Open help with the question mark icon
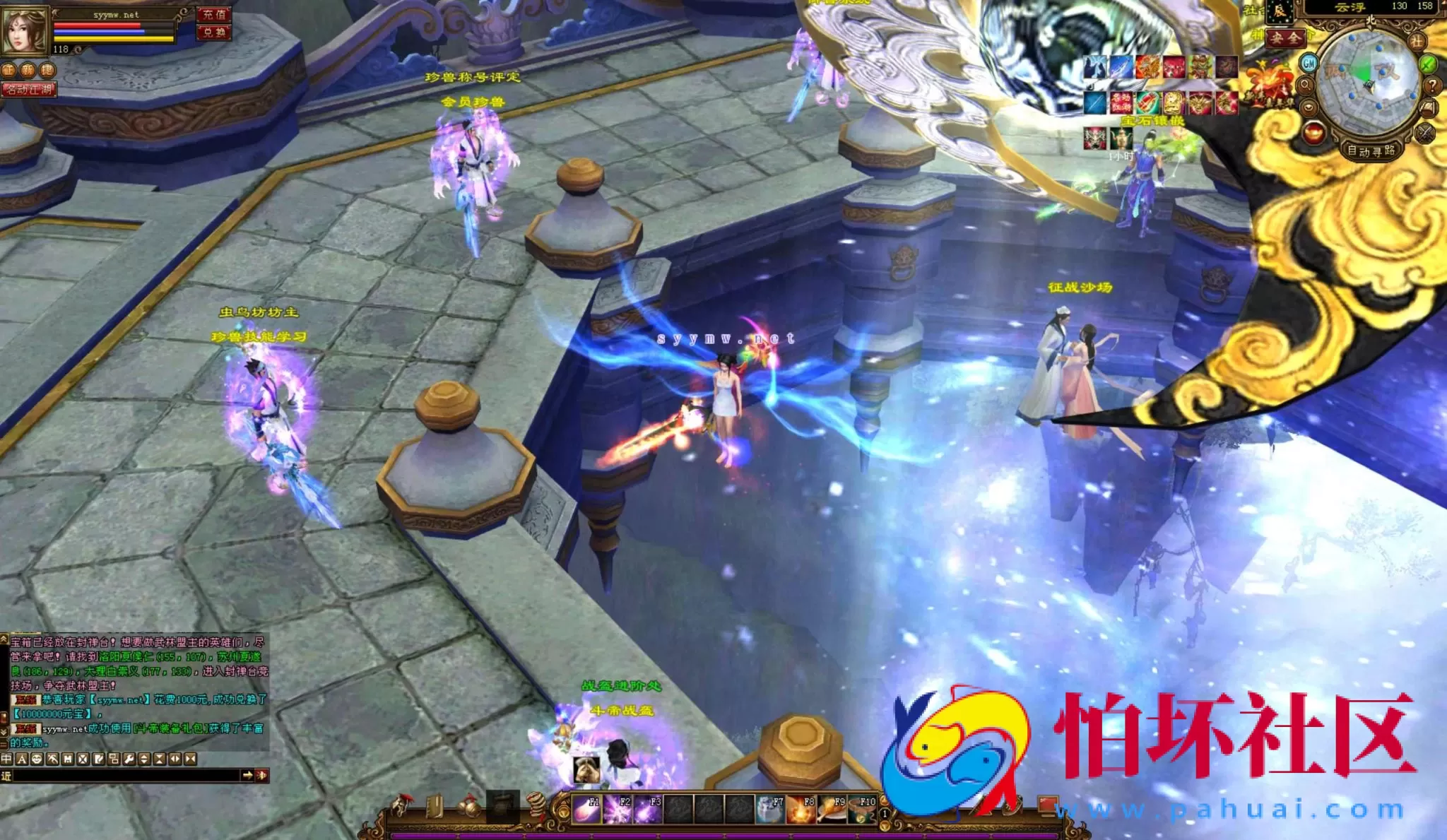Viewport: 1447px width, 840px height. point(1431,85)
